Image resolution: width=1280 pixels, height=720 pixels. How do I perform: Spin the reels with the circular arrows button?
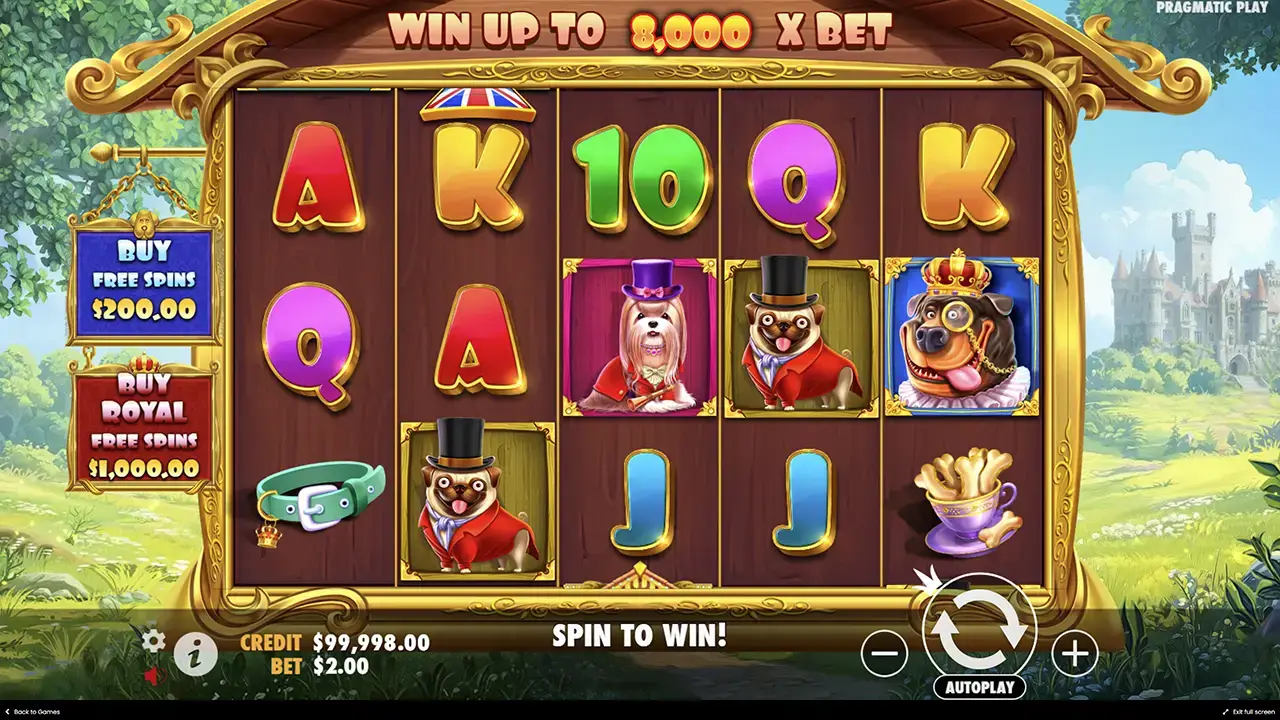[x=979, y=629]
